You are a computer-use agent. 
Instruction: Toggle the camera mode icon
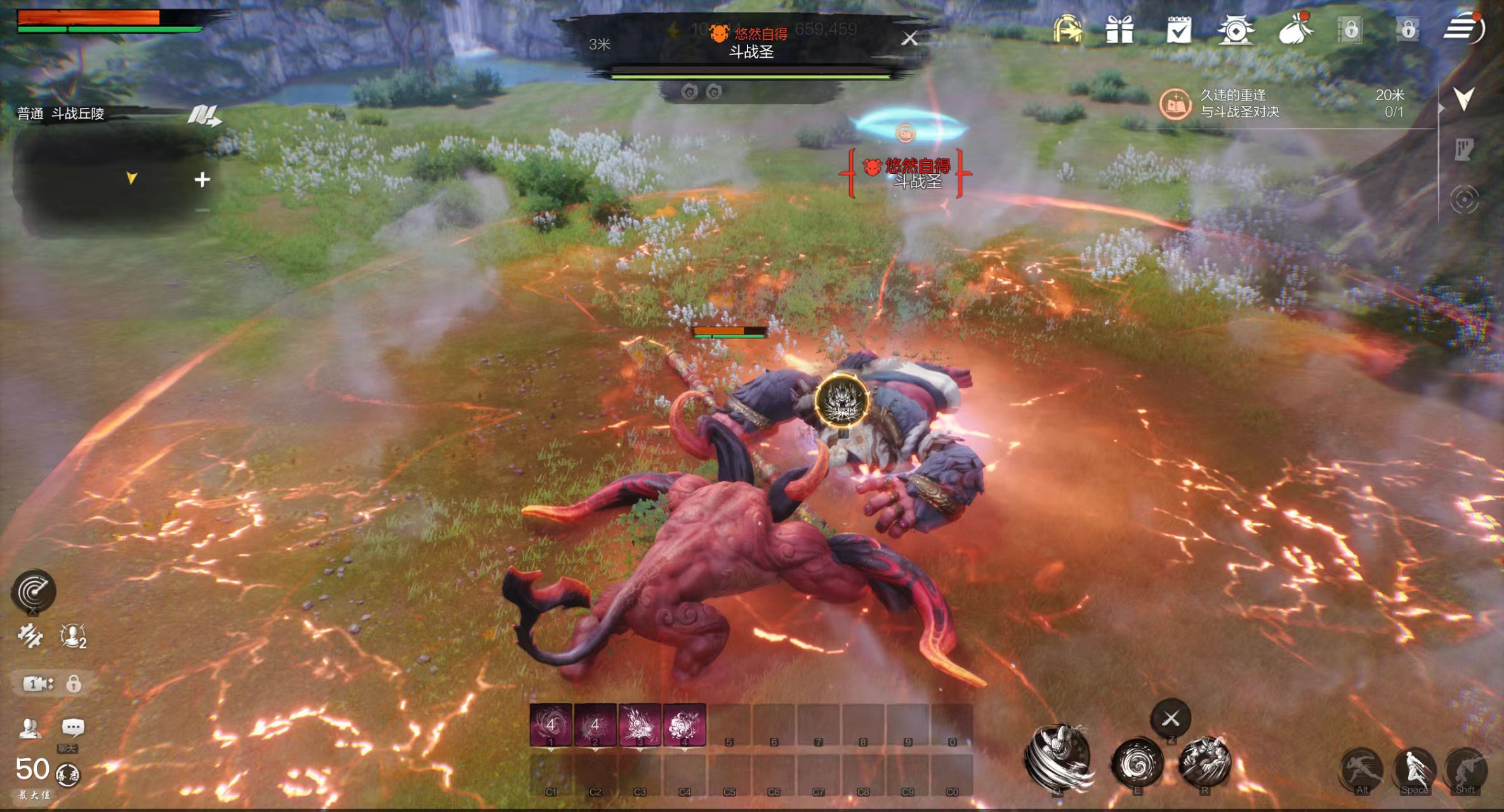(x=38, y=683)
